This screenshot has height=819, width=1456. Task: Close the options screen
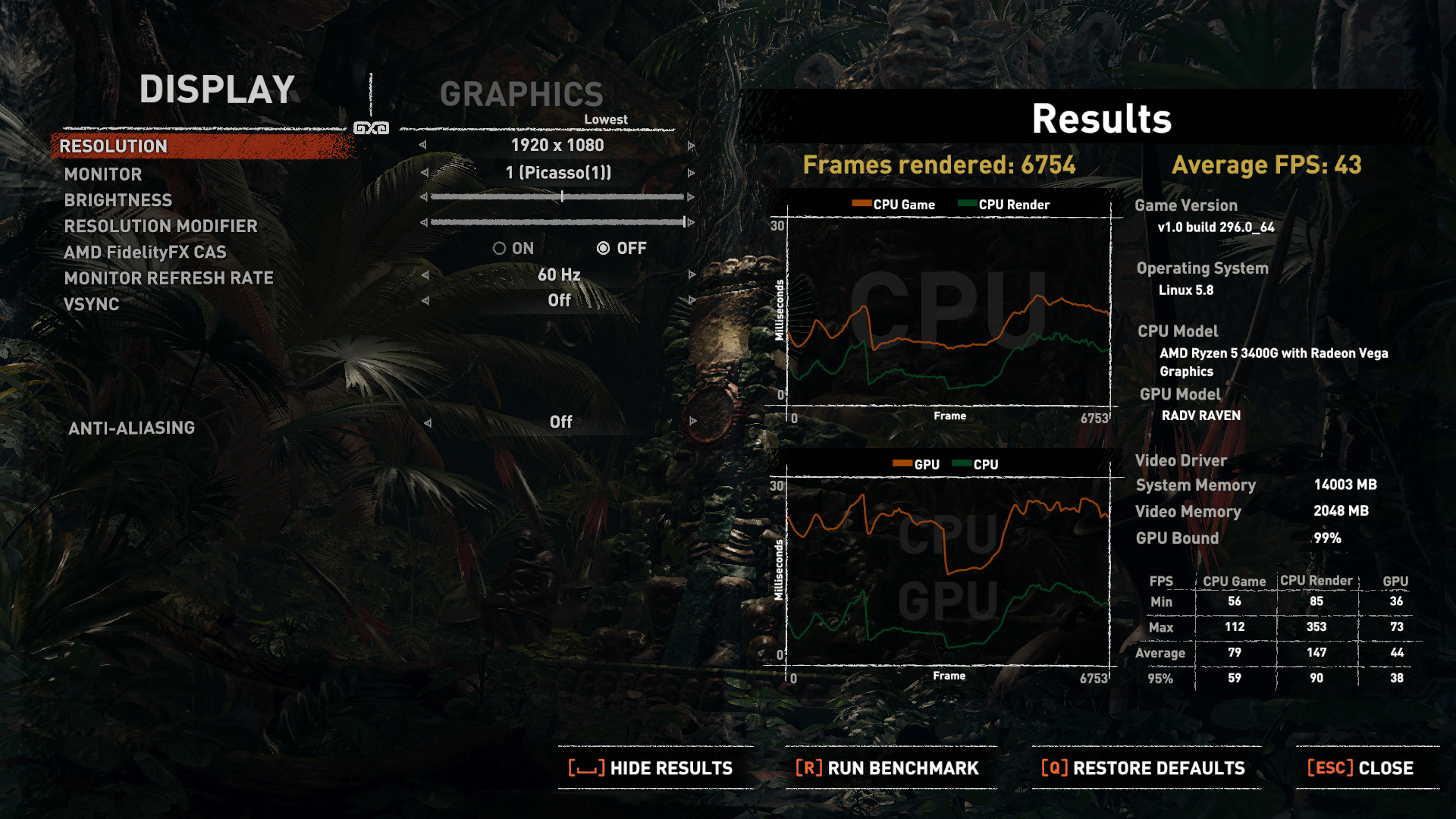click(1361, 768)
